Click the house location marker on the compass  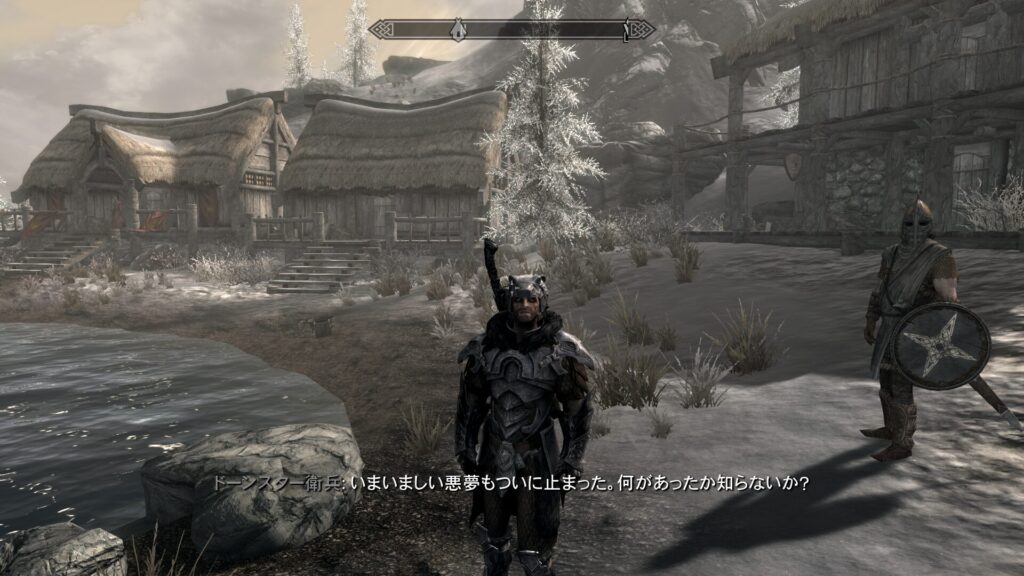457,29
